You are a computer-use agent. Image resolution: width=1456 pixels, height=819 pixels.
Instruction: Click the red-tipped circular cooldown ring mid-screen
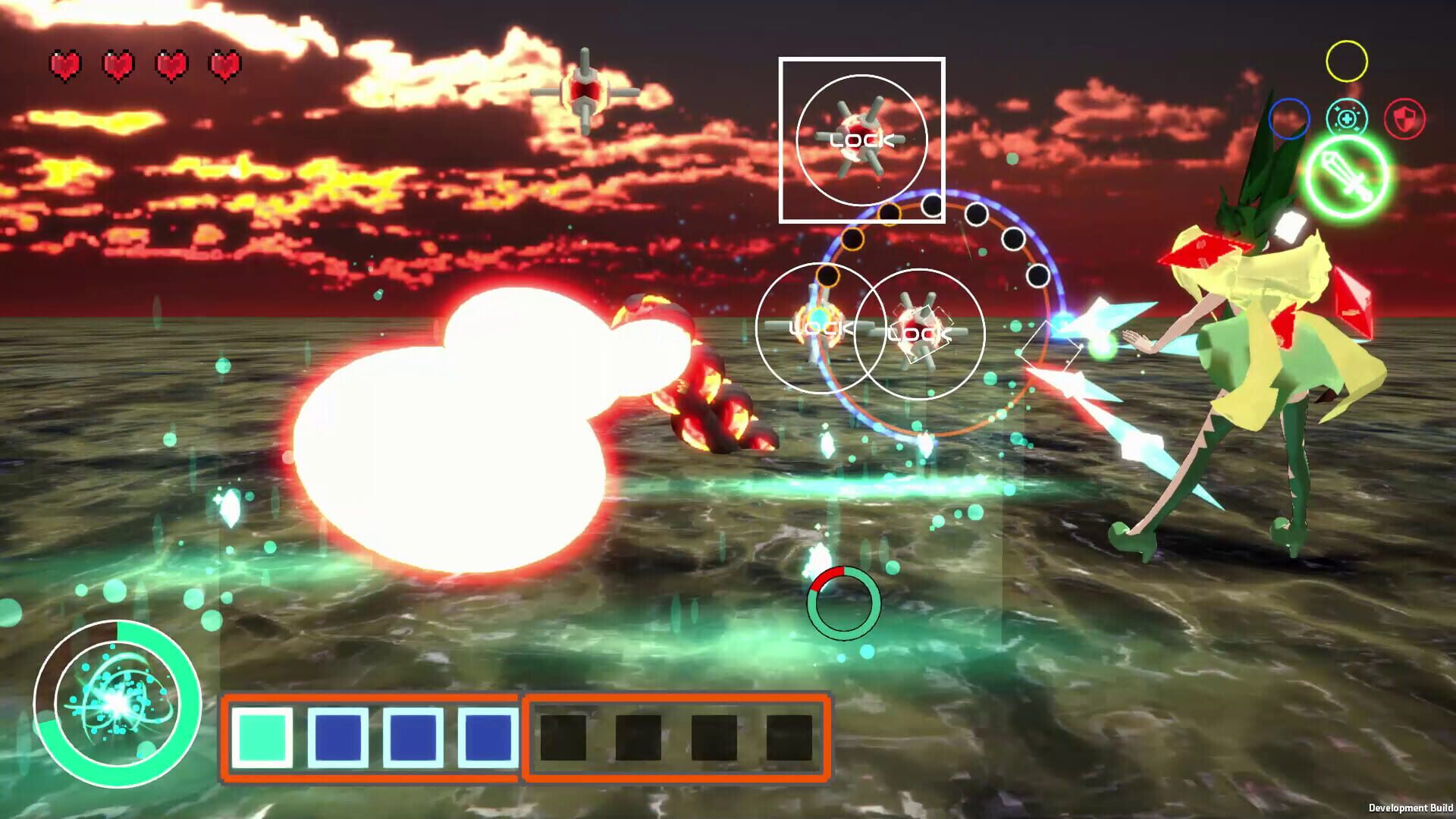(x=844, y=603)
